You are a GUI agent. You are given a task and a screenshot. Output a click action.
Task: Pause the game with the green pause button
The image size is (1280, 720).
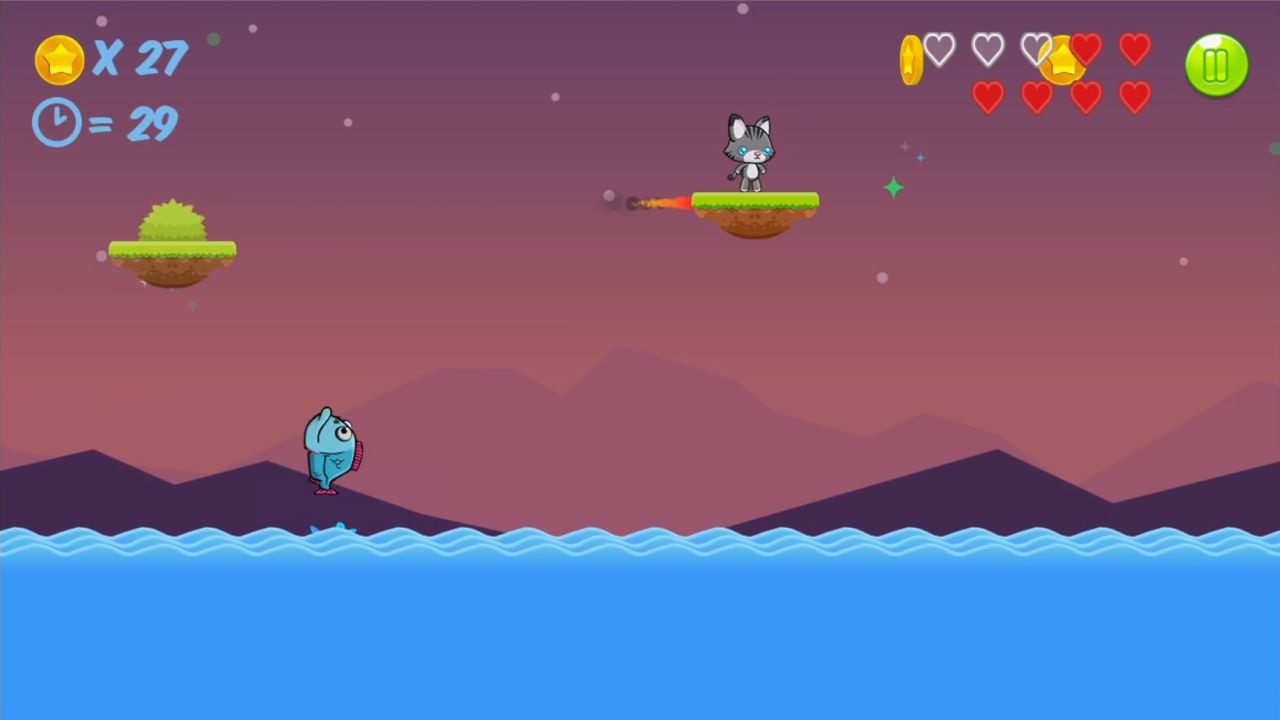(x=1216, y=64)
